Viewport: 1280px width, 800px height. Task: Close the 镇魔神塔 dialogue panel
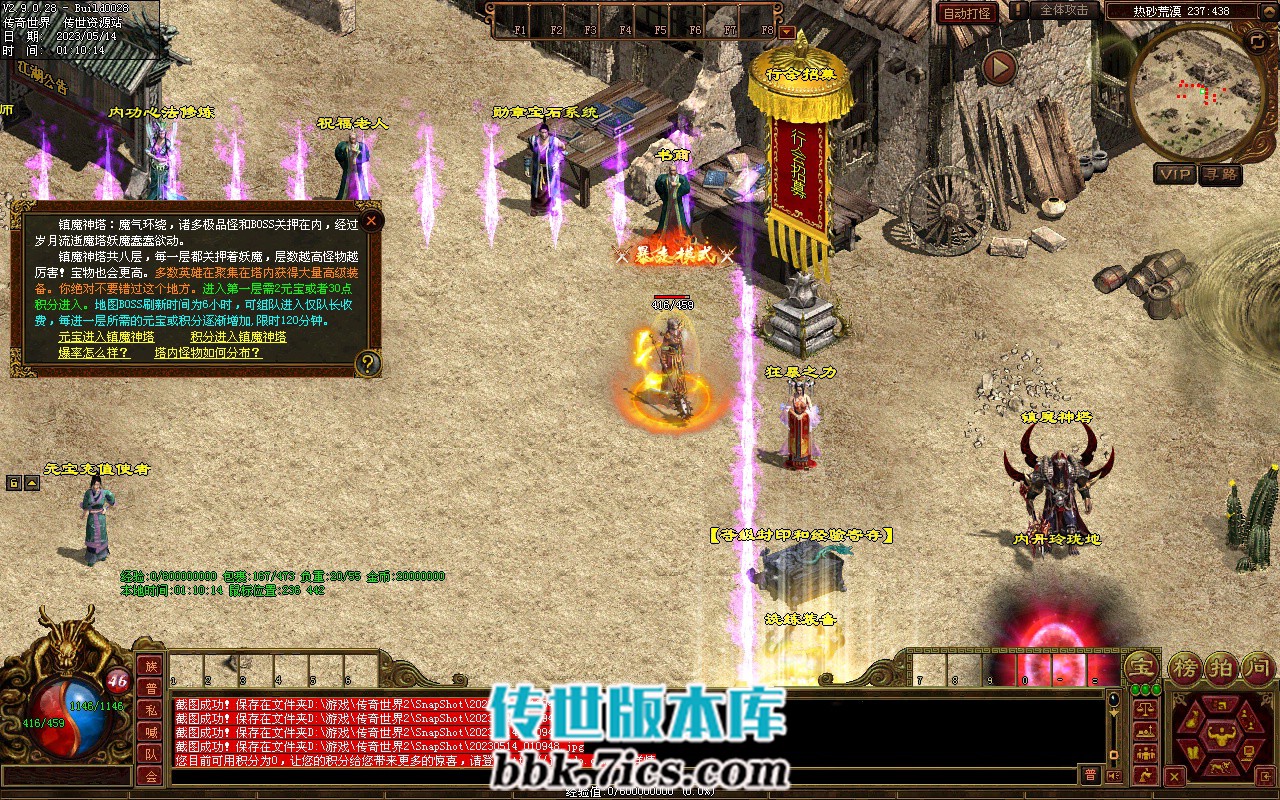tap(371, 221)
